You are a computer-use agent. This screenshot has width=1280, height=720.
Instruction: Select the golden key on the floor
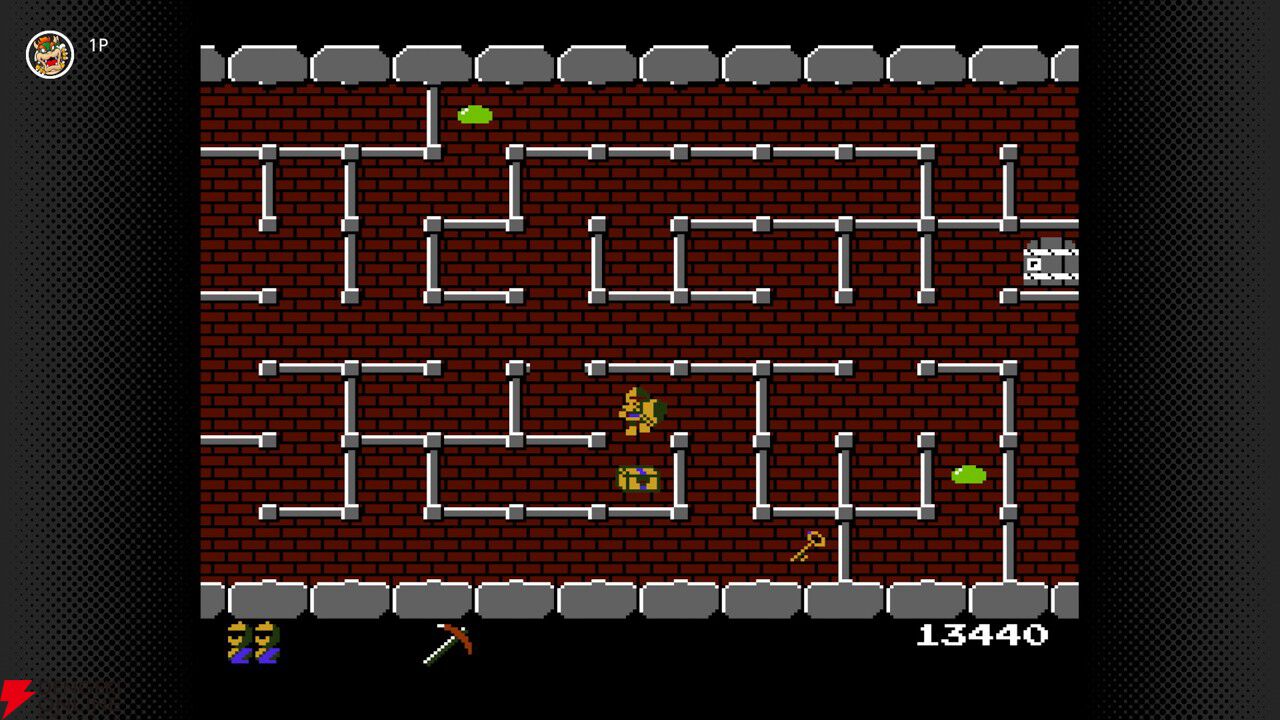pyautogui.click(x=805, y=547)
